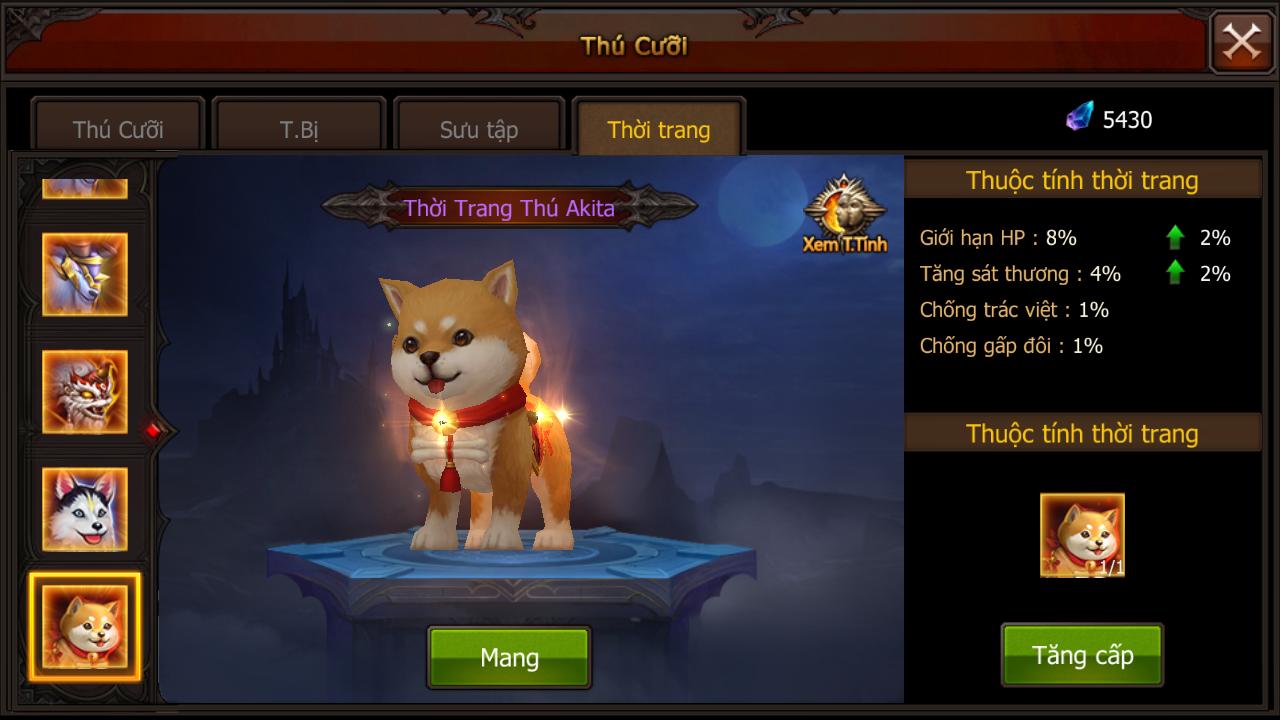Open the Sưu tập tab
This screenshot has width=1280, height=720.
(478, 129)
